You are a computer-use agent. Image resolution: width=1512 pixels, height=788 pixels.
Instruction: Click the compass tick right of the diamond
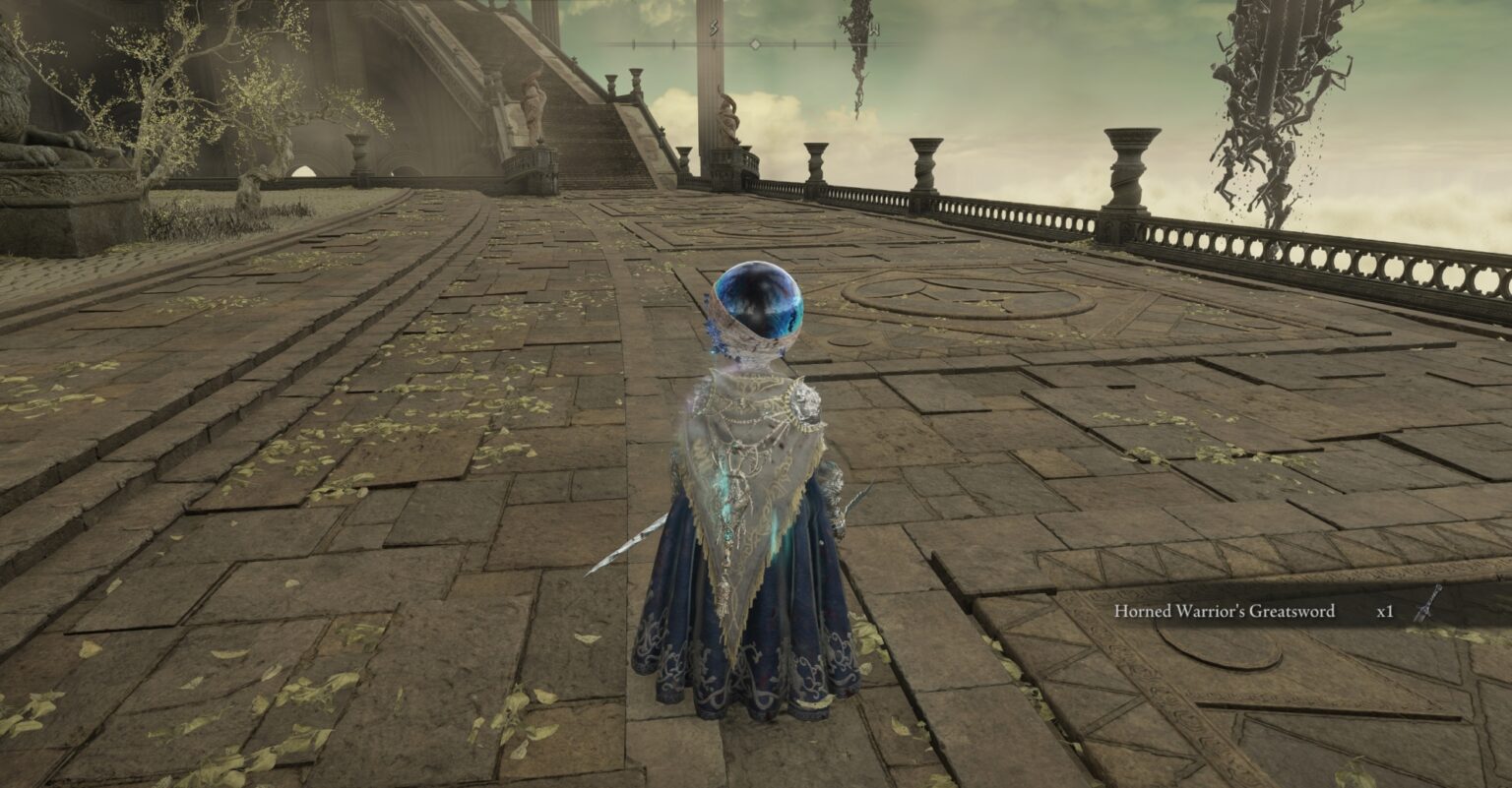794,44
